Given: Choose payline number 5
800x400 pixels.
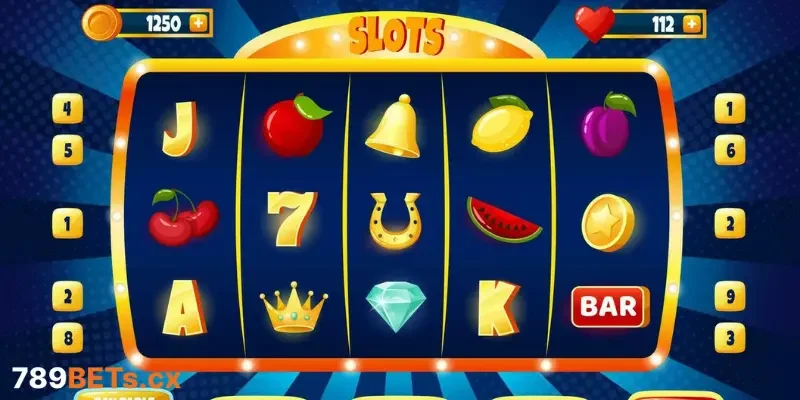Looking at the screenshot, I should [67, 151].
